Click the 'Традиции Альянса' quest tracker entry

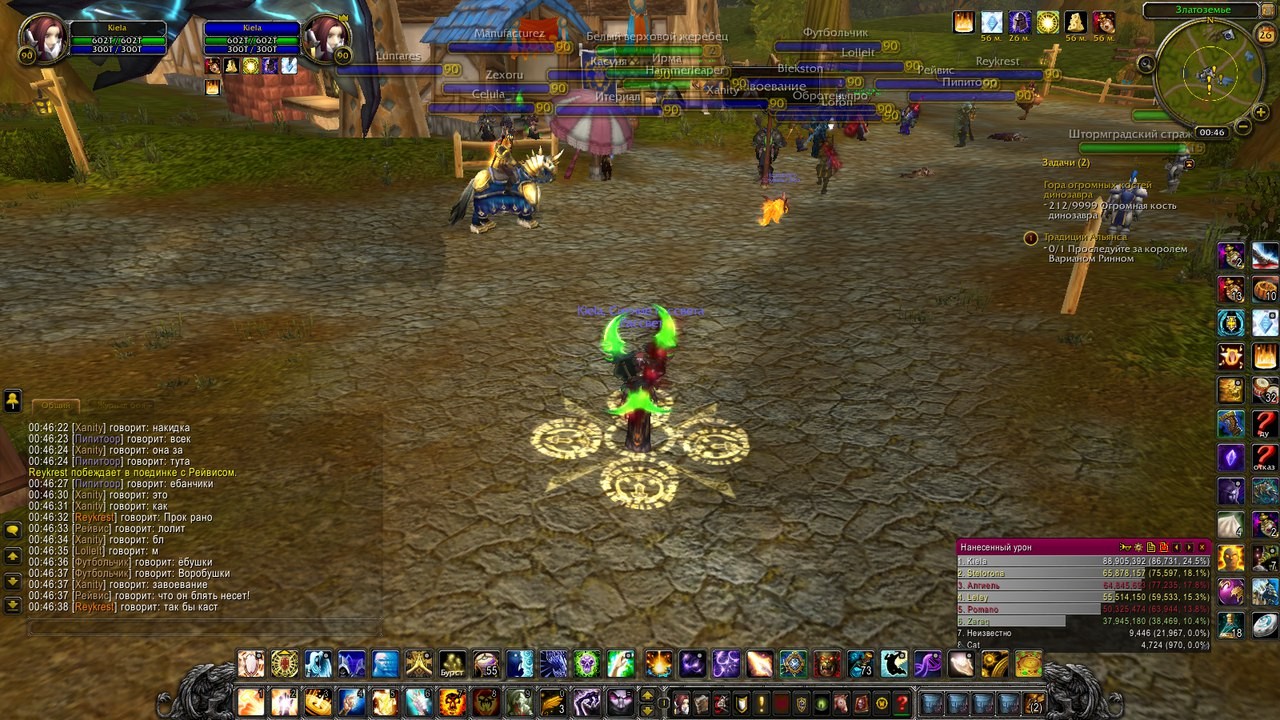tap(1100, 237)
